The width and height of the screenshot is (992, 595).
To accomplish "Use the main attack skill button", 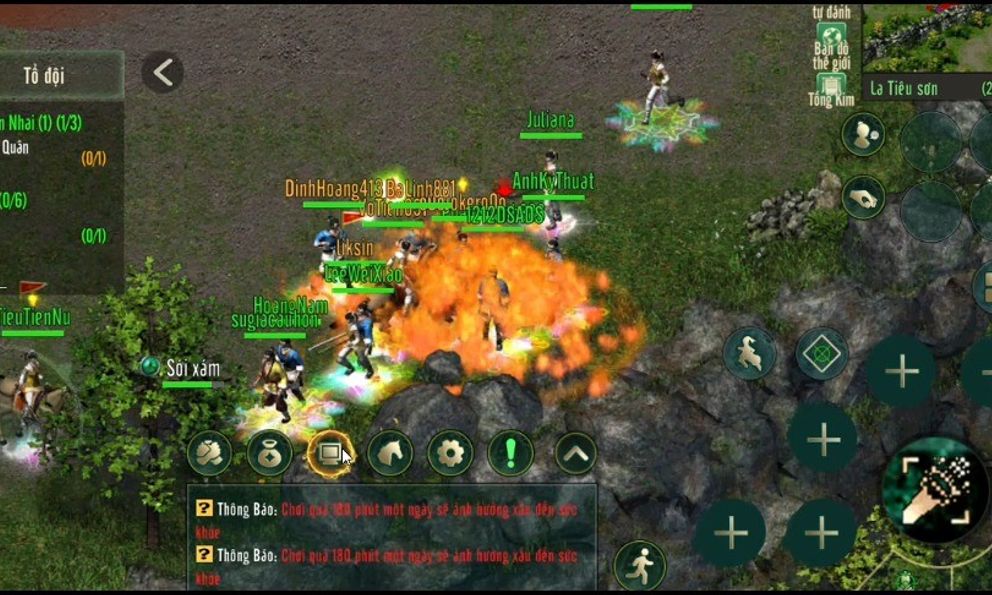I will click(935, 489).
